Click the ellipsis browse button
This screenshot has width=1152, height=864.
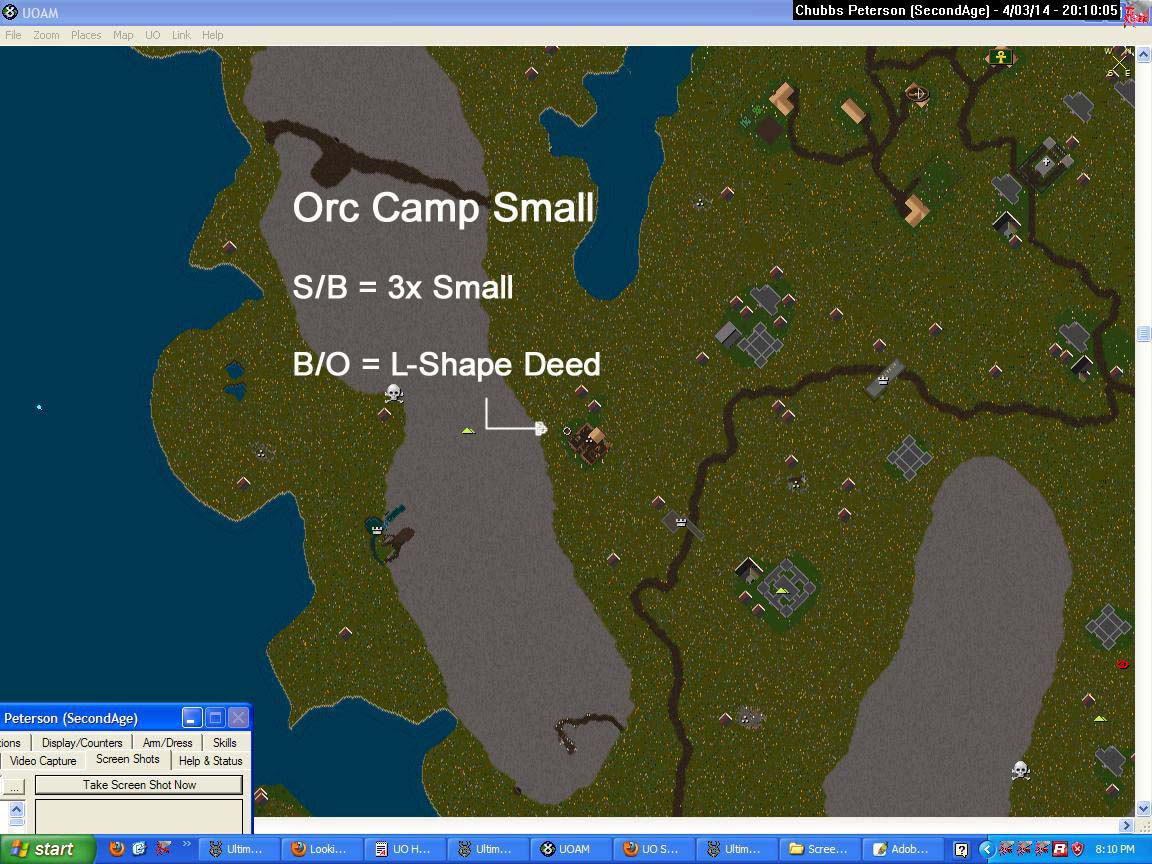tap(14, 786)
